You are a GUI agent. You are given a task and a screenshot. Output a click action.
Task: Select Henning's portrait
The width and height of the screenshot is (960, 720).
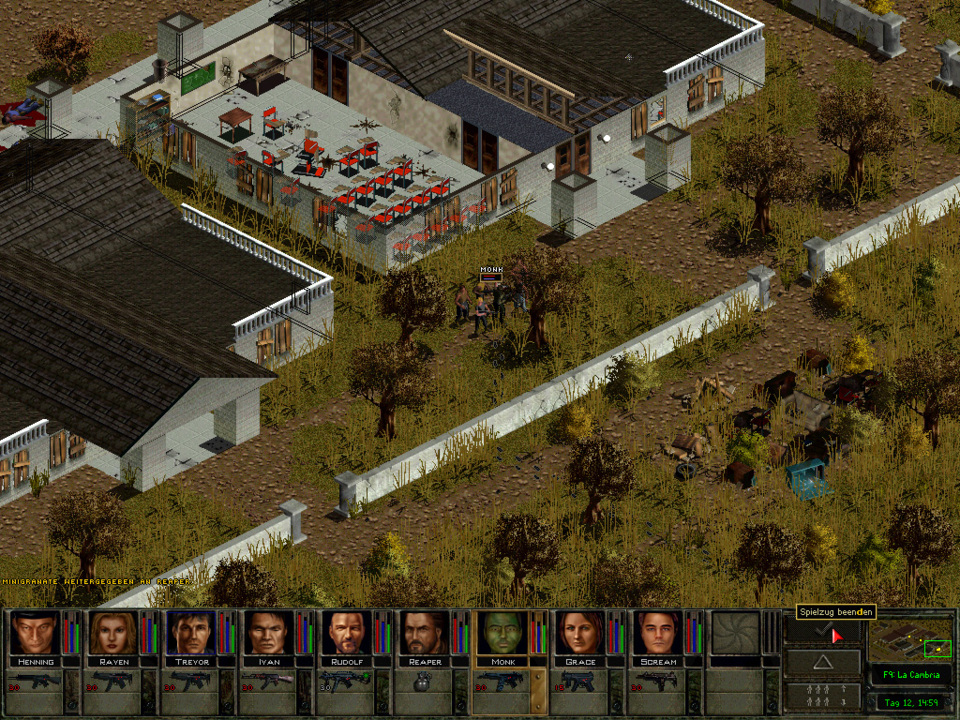pos(35,633)
